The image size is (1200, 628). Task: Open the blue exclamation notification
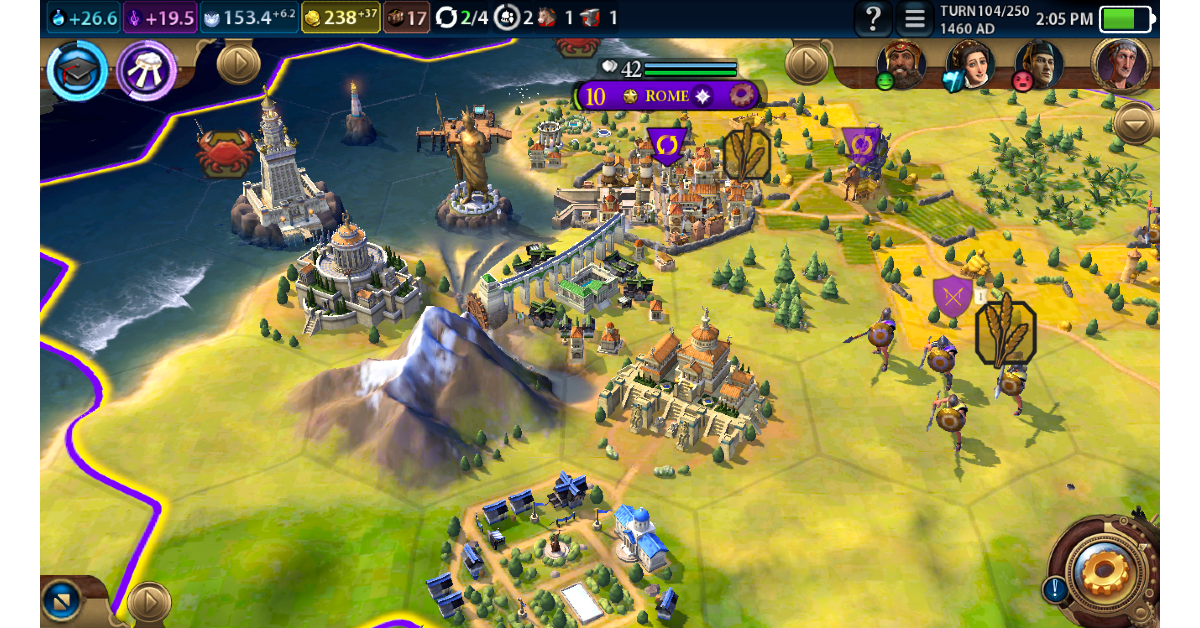coord(1054,590)
